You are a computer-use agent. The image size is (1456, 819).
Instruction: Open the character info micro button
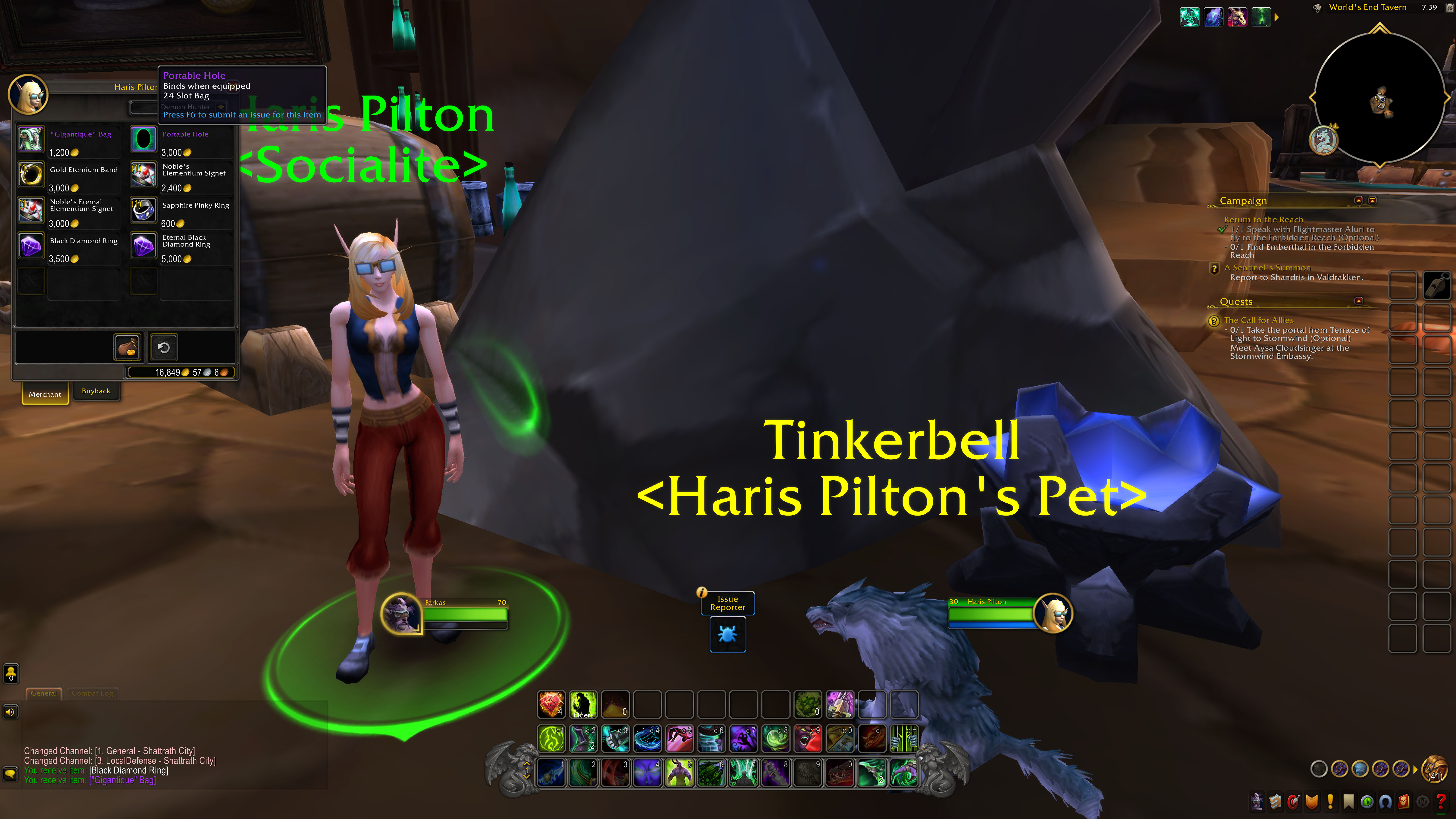pos(1256,801)
